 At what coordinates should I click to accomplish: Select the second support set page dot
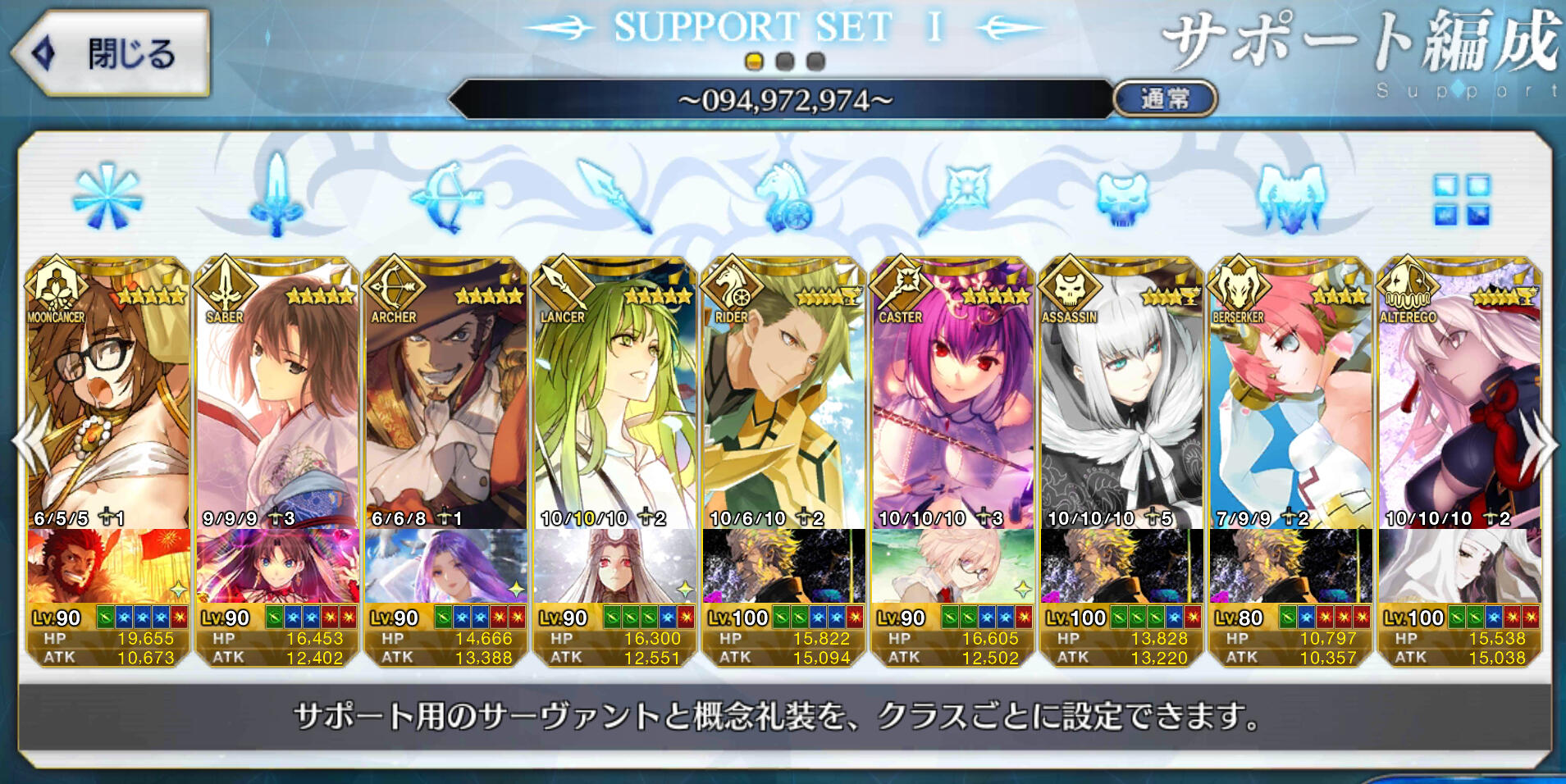785,62
